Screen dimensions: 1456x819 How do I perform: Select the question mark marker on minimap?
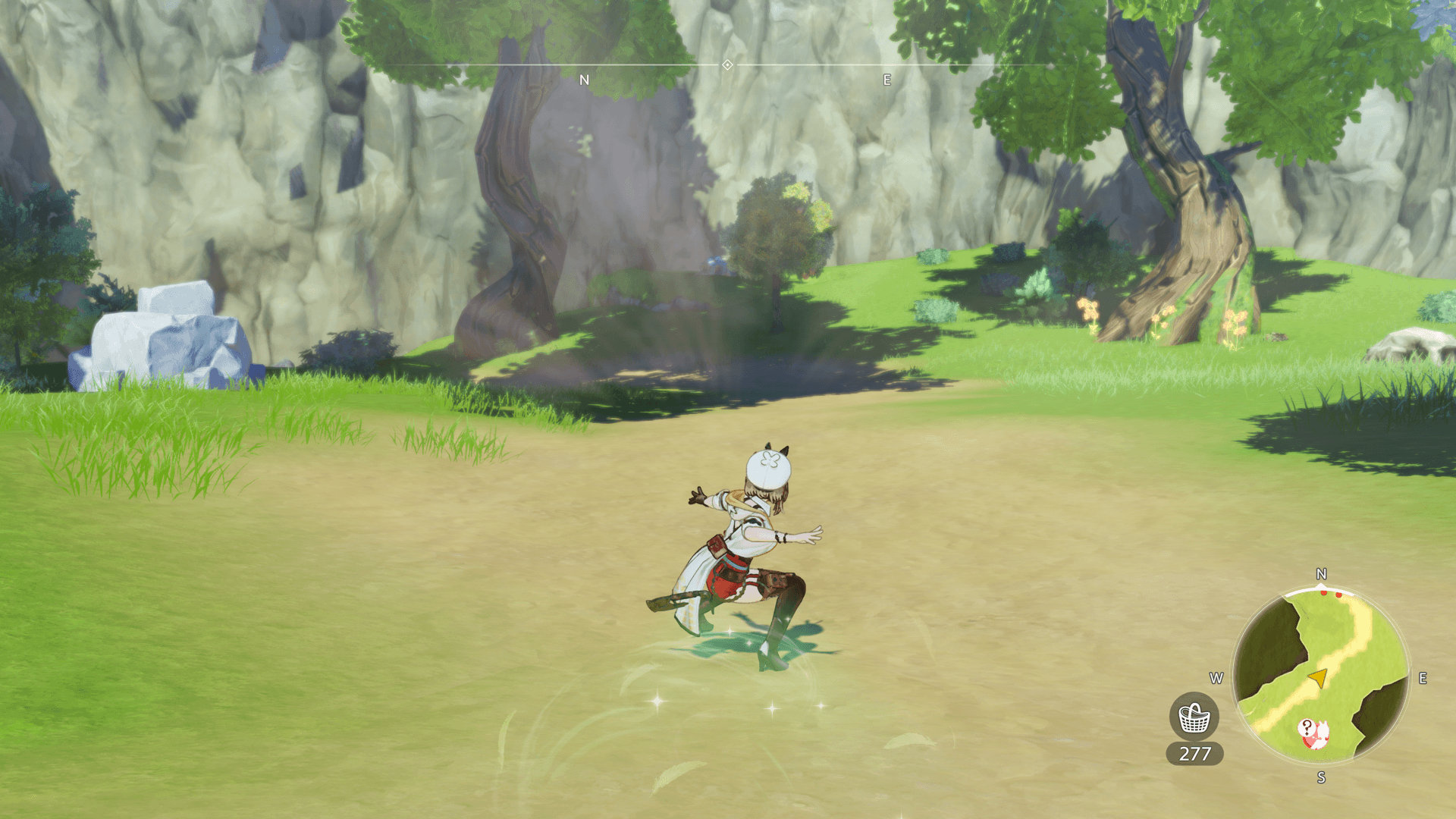(x=1307, y=728)
